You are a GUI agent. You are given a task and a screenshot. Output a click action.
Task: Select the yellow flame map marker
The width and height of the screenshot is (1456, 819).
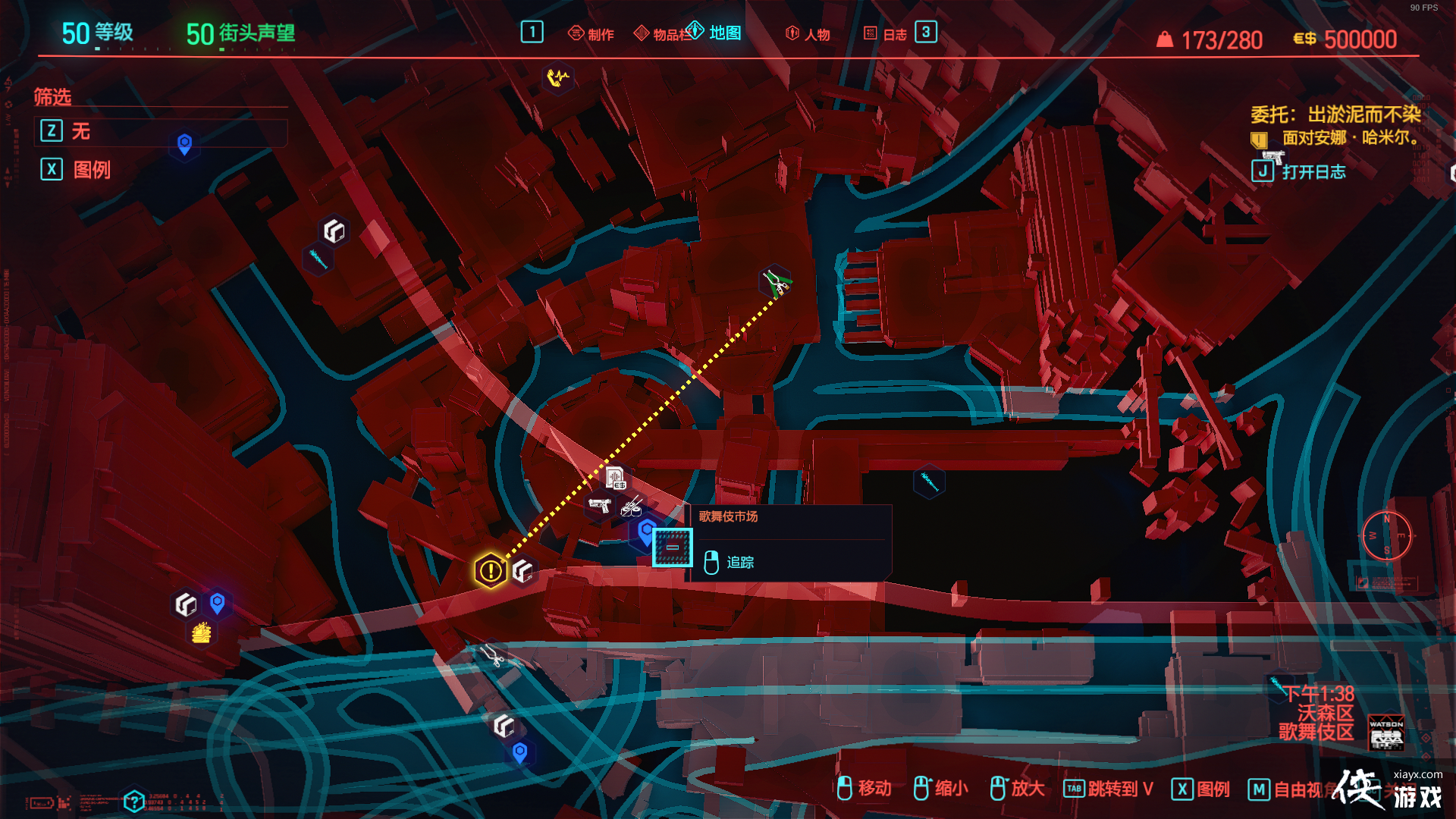point(201,632)
